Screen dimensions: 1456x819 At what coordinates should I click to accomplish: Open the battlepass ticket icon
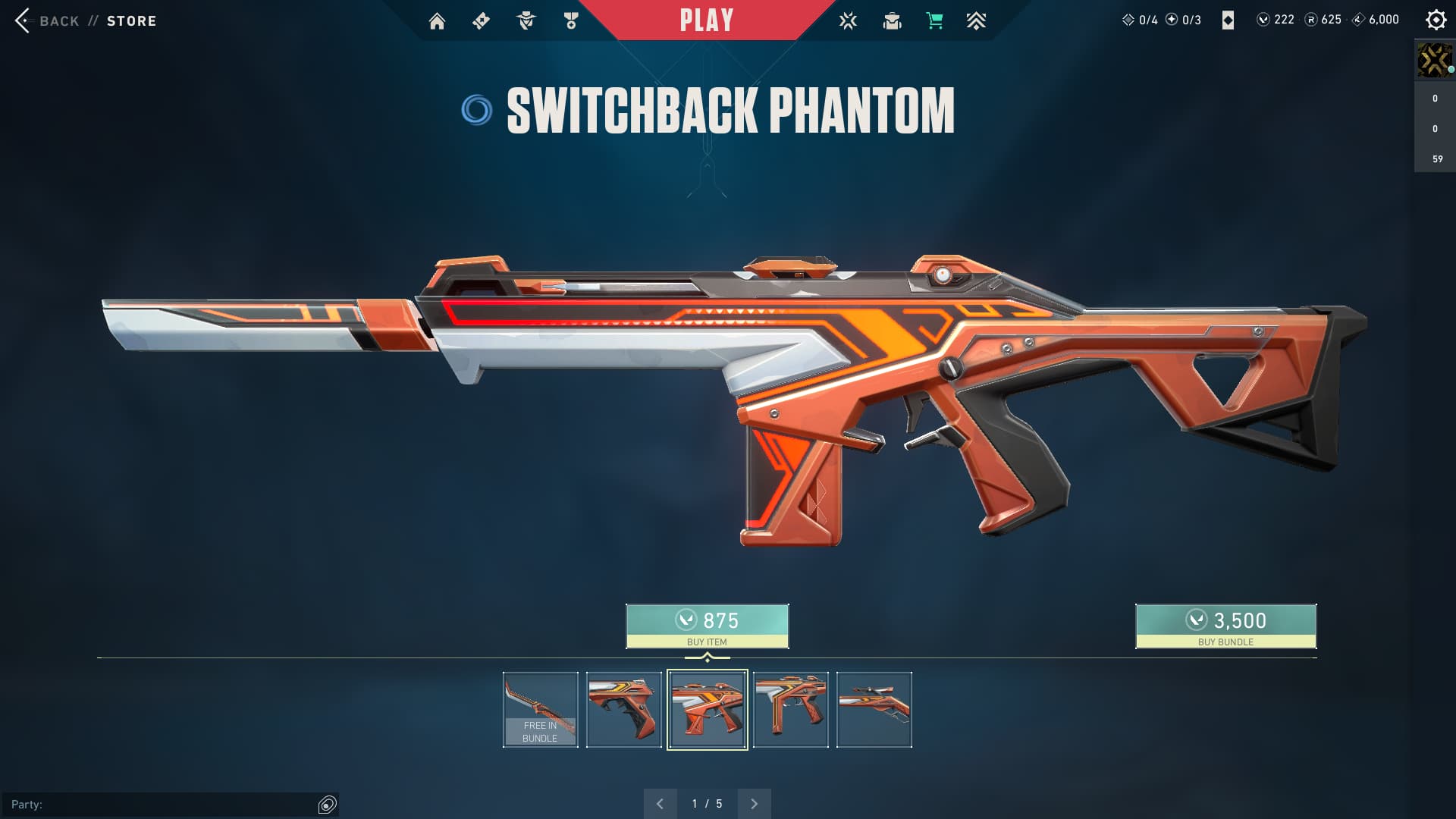(x=481, y=21)
